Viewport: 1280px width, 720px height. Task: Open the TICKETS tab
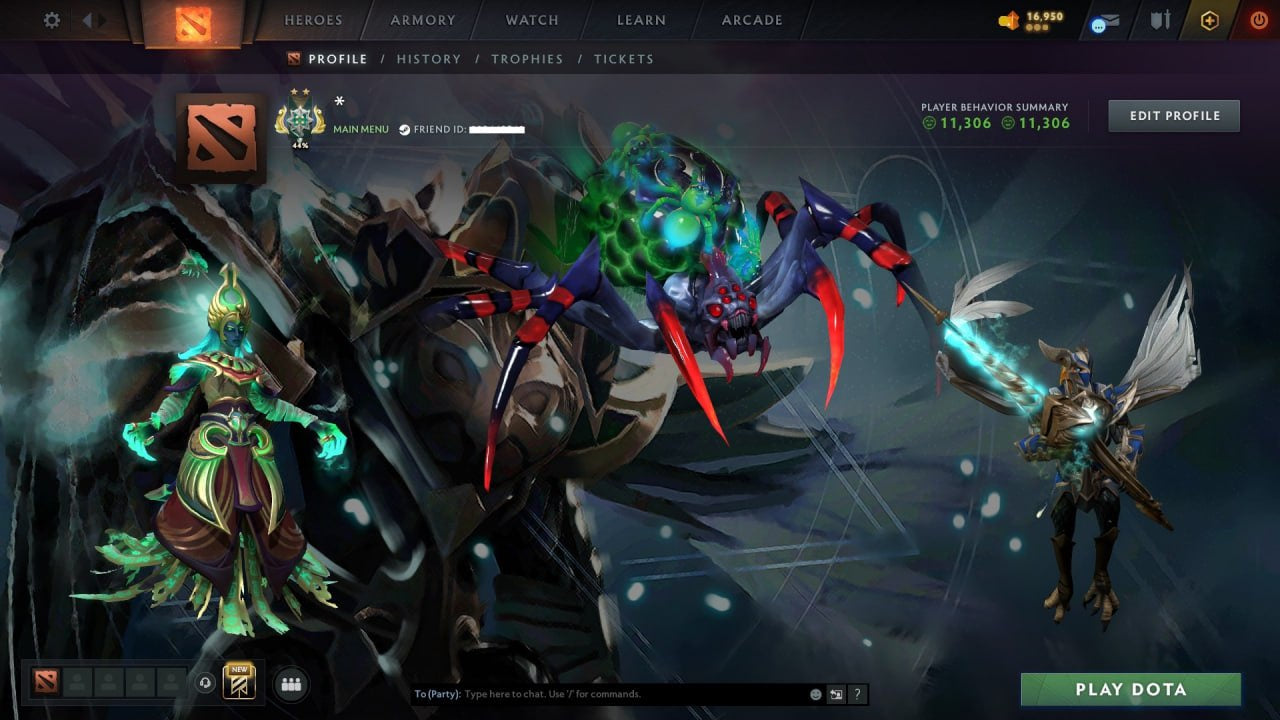(623, 59)
